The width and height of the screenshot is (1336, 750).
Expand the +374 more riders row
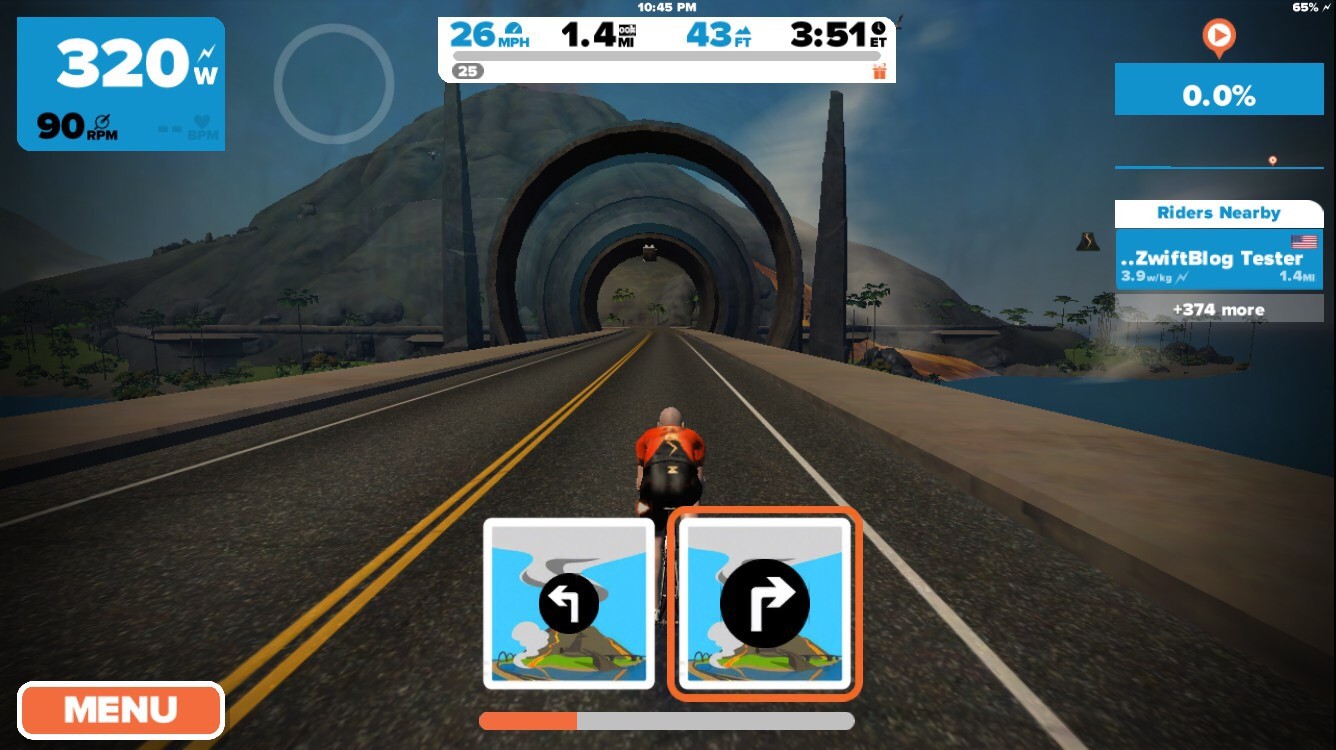[1218, 309]
